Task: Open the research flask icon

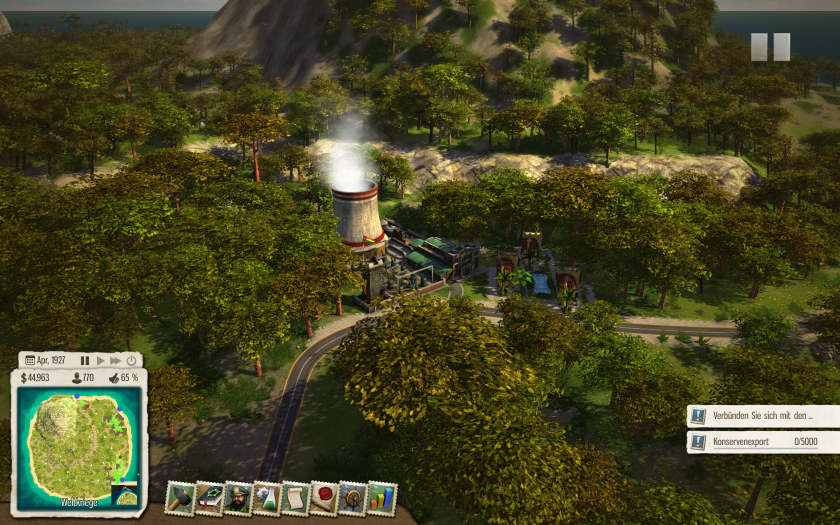Action: coord(266,497)
